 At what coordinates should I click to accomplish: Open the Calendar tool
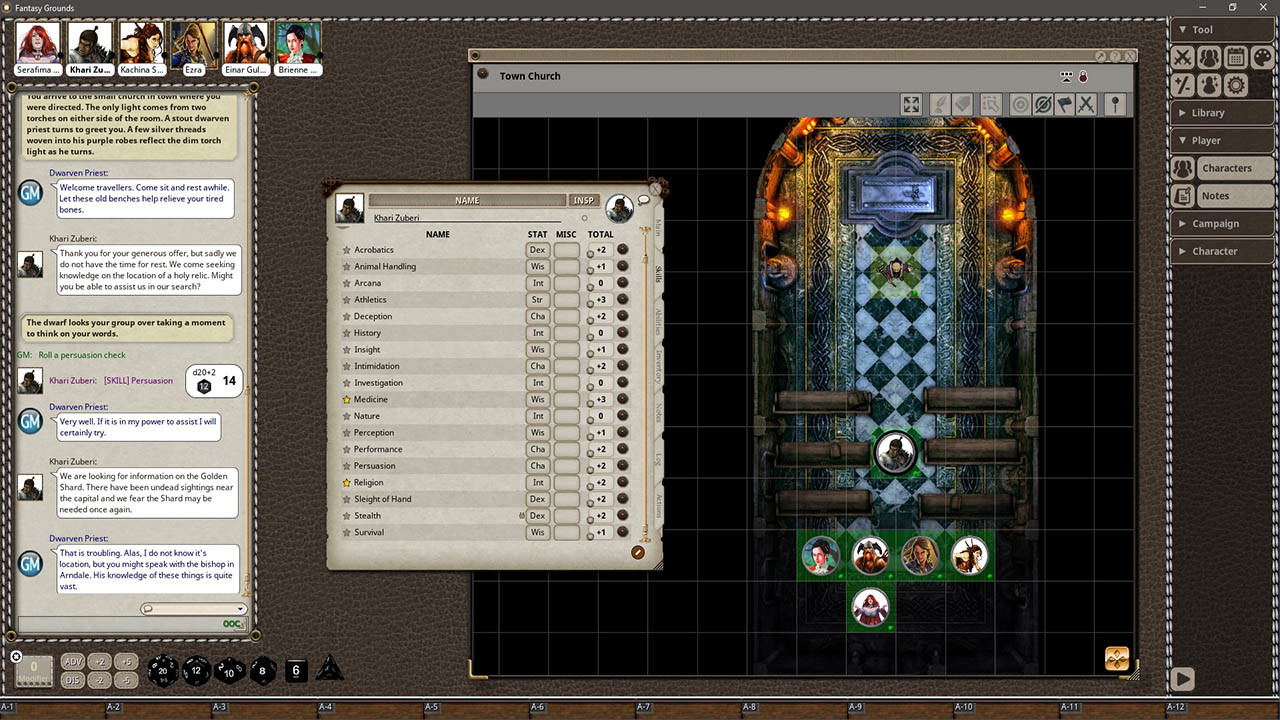point(1235,57)
